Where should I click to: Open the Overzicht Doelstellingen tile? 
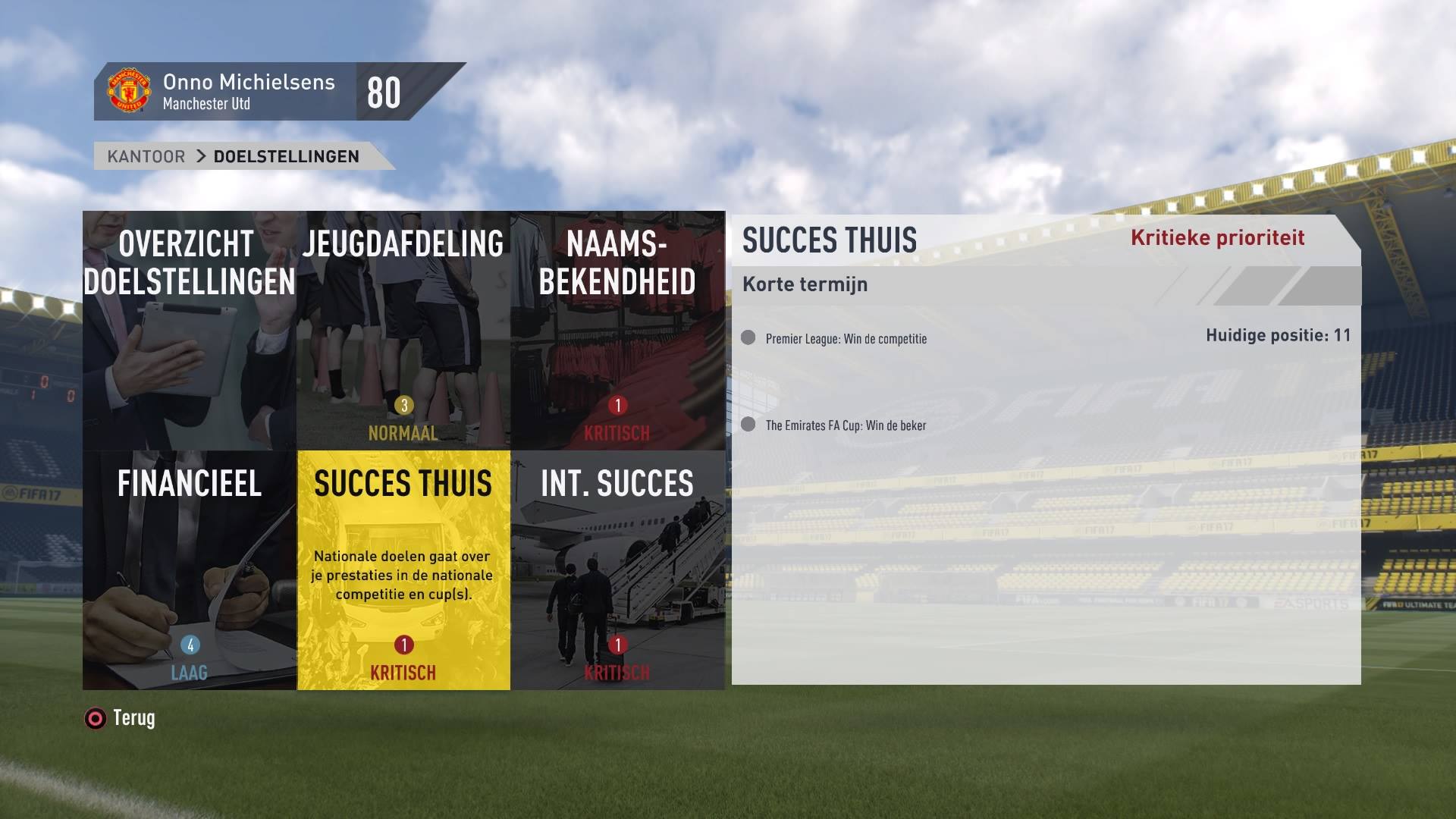[x=190, y=331]
